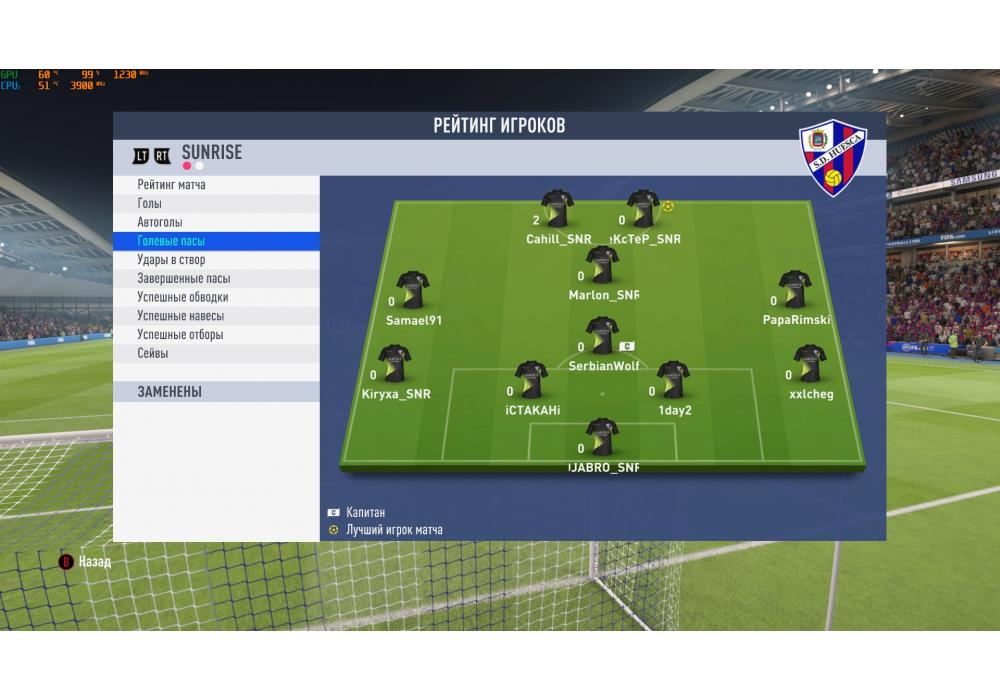Screen dimensions: 1000x700
Task: Select player xxlcheg's shirt
Action: pos(809,364)
